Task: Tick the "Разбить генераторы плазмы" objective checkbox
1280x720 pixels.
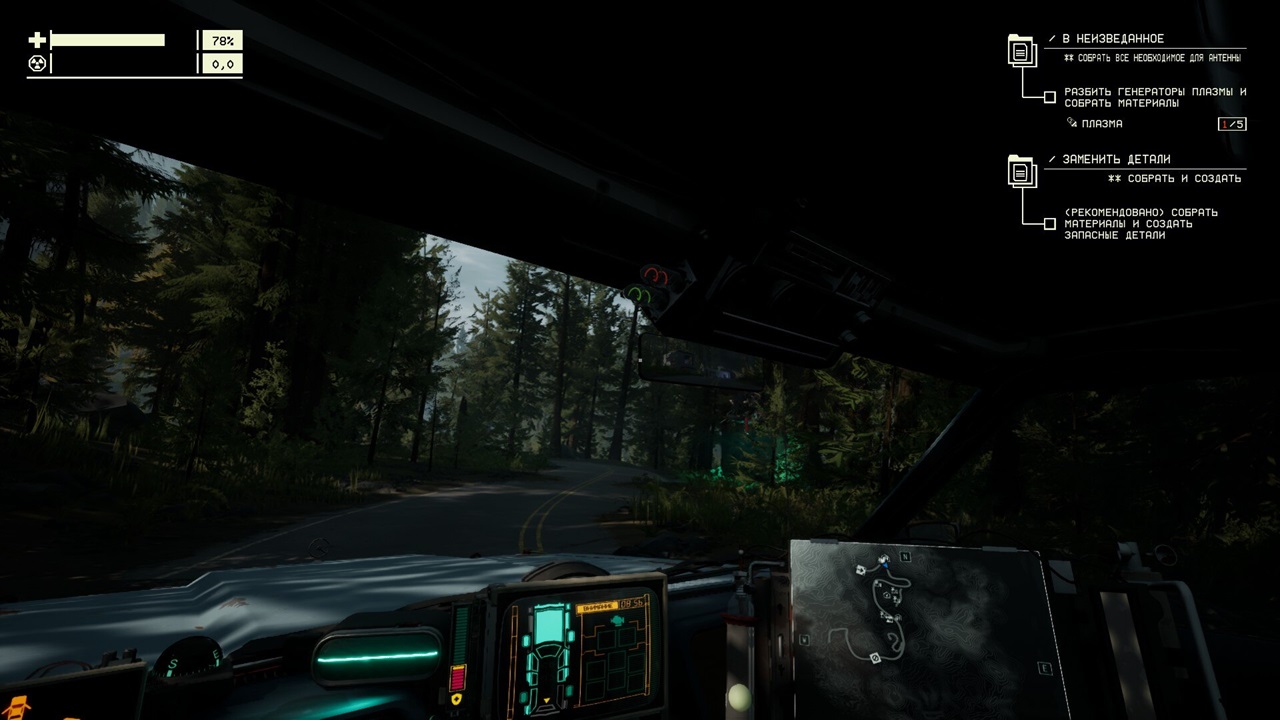Action: click(x=1049, y=98)
